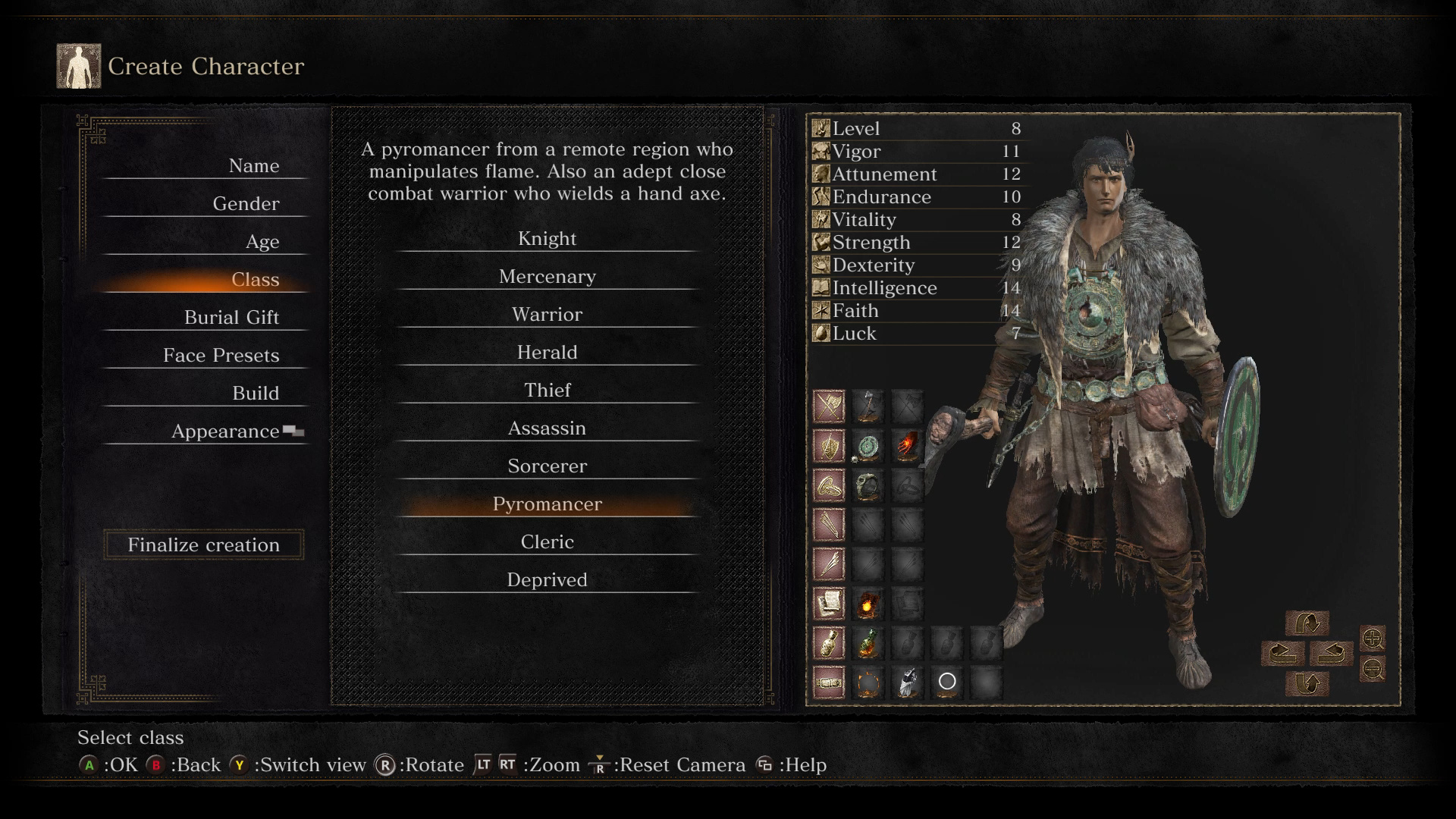Choose the Deprived class
Viewport: 1456px width, 819px height.
(x=547, y=580)
